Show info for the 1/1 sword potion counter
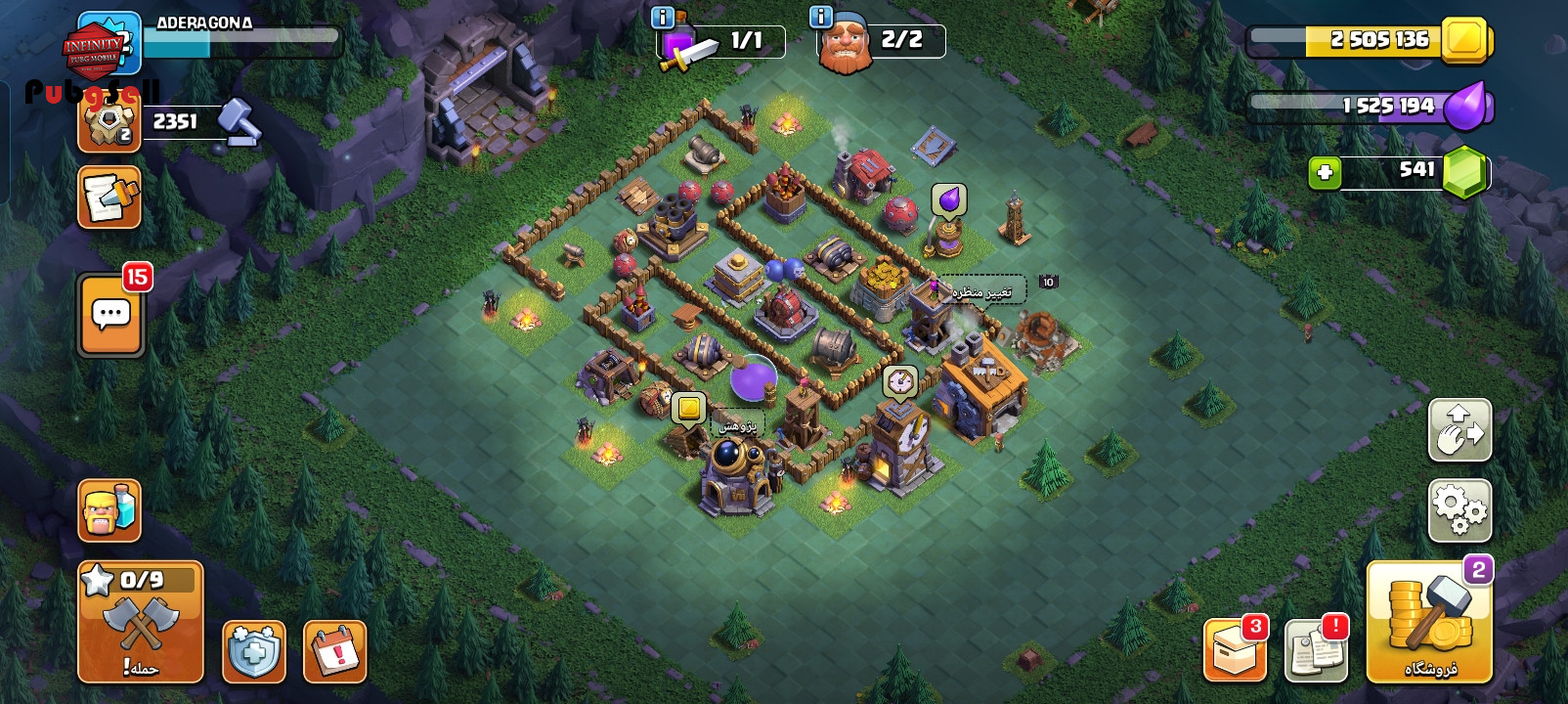1568x704 pixels. pos(662,18)
